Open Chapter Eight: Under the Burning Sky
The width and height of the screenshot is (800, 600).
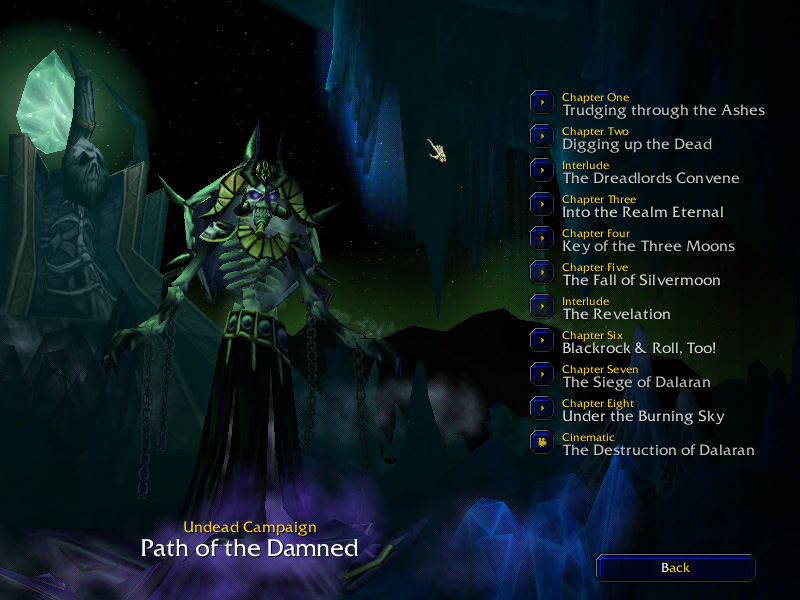coord(542,408)
